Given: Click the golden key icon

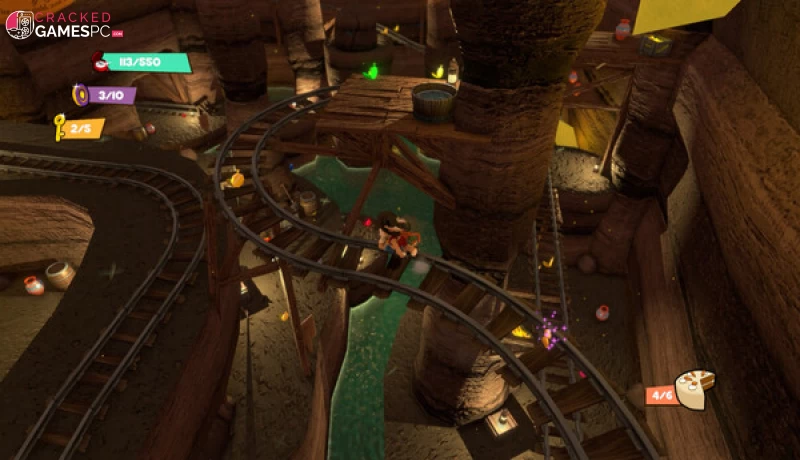Looking at the screenshot, I should tap(60, 127).
